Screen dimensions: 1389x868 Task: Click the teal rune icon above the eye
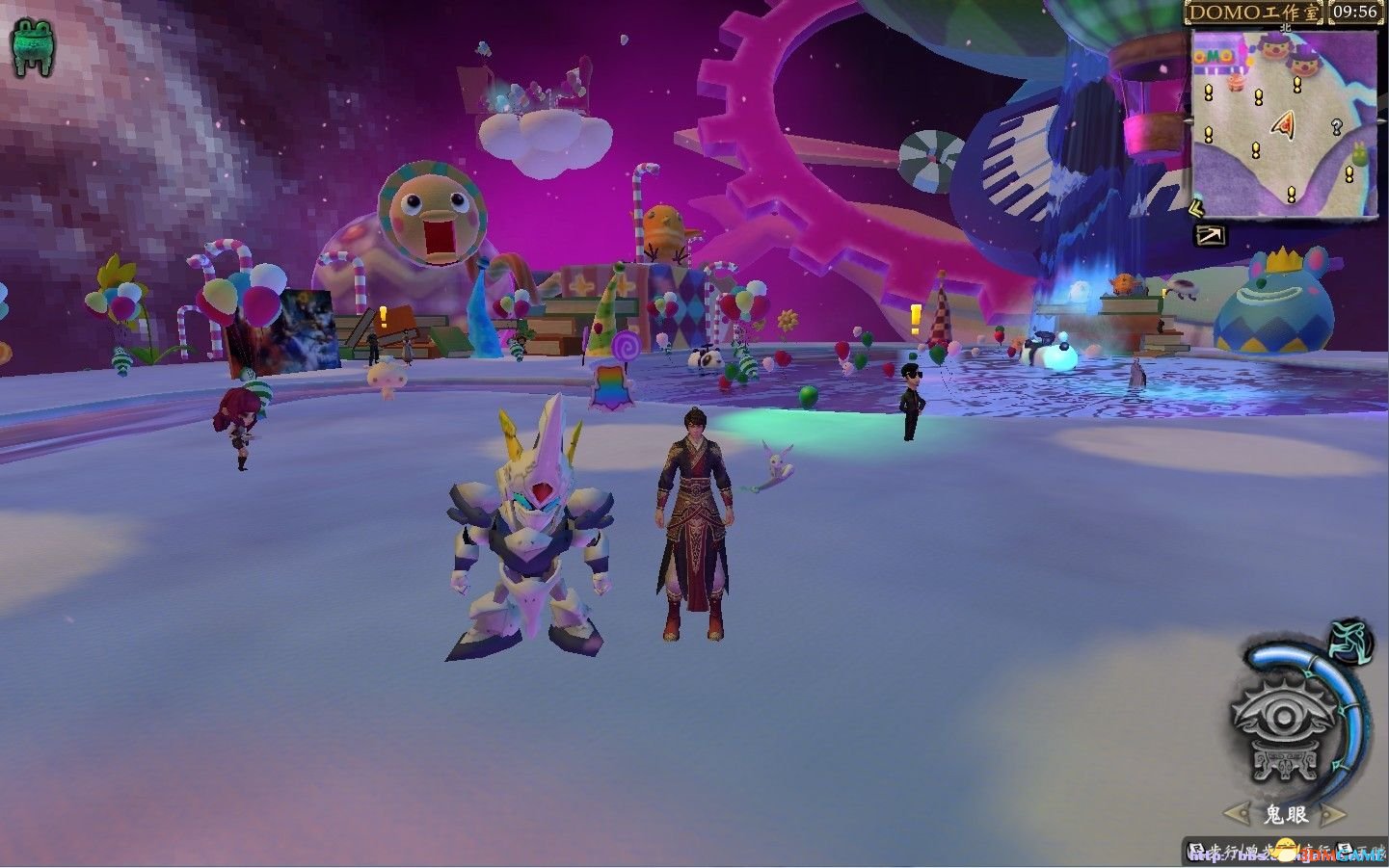tap(1351, 641)
